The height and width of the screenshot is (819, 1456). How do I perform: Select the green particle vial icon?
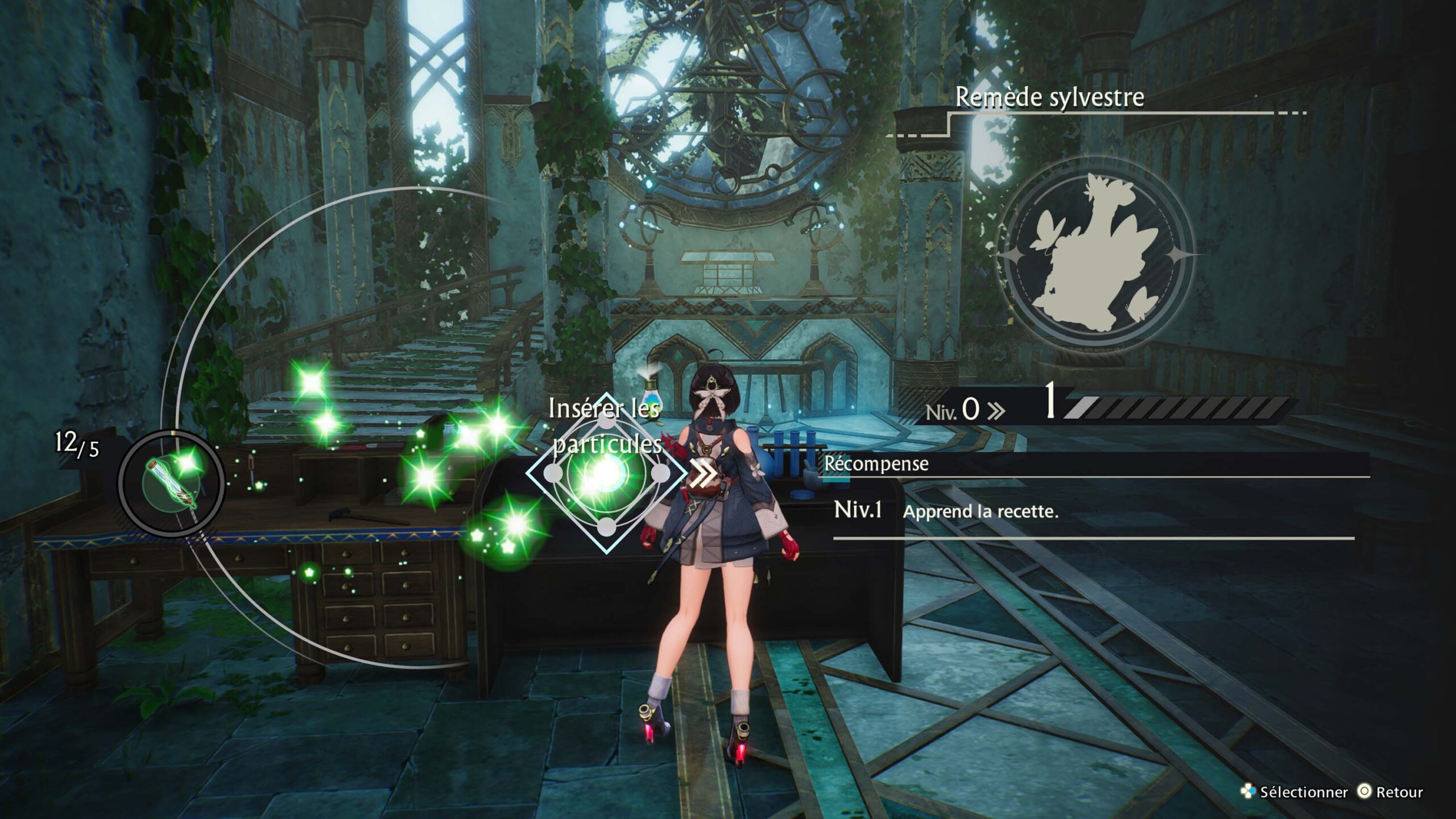pos(171,483)
